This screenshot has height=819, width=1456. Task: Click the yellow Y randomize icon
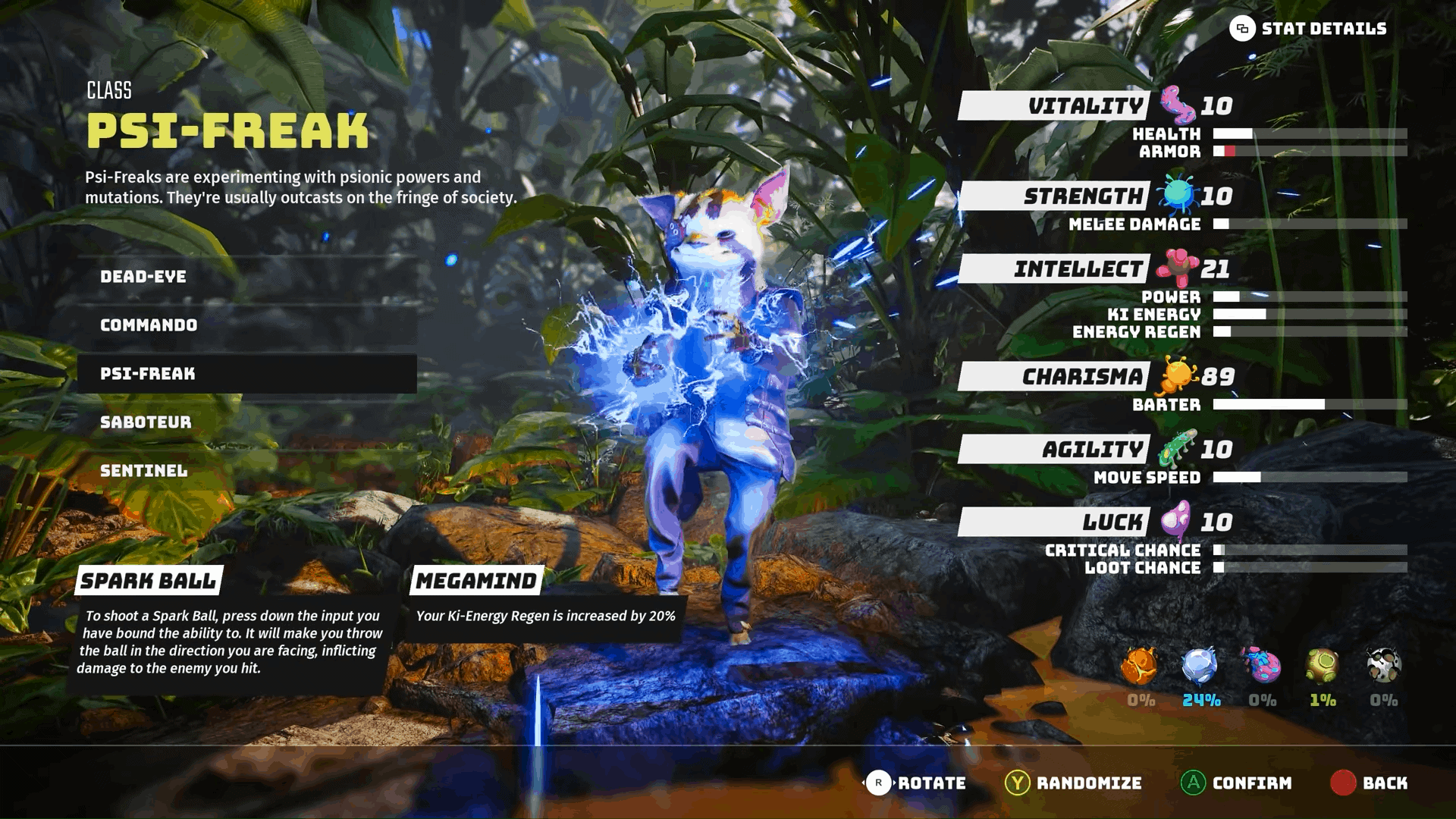[x=1020, y=783]
